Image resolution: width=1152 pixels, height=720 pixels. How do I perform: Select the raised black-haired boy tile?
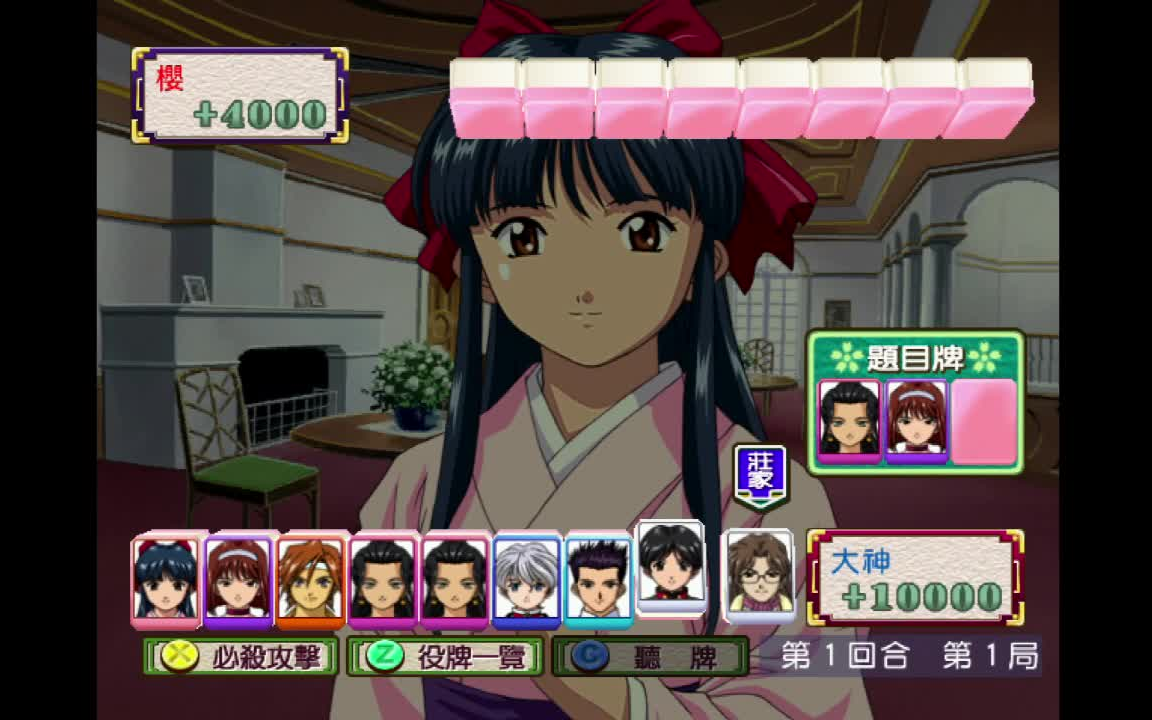(x=671, y=565)
